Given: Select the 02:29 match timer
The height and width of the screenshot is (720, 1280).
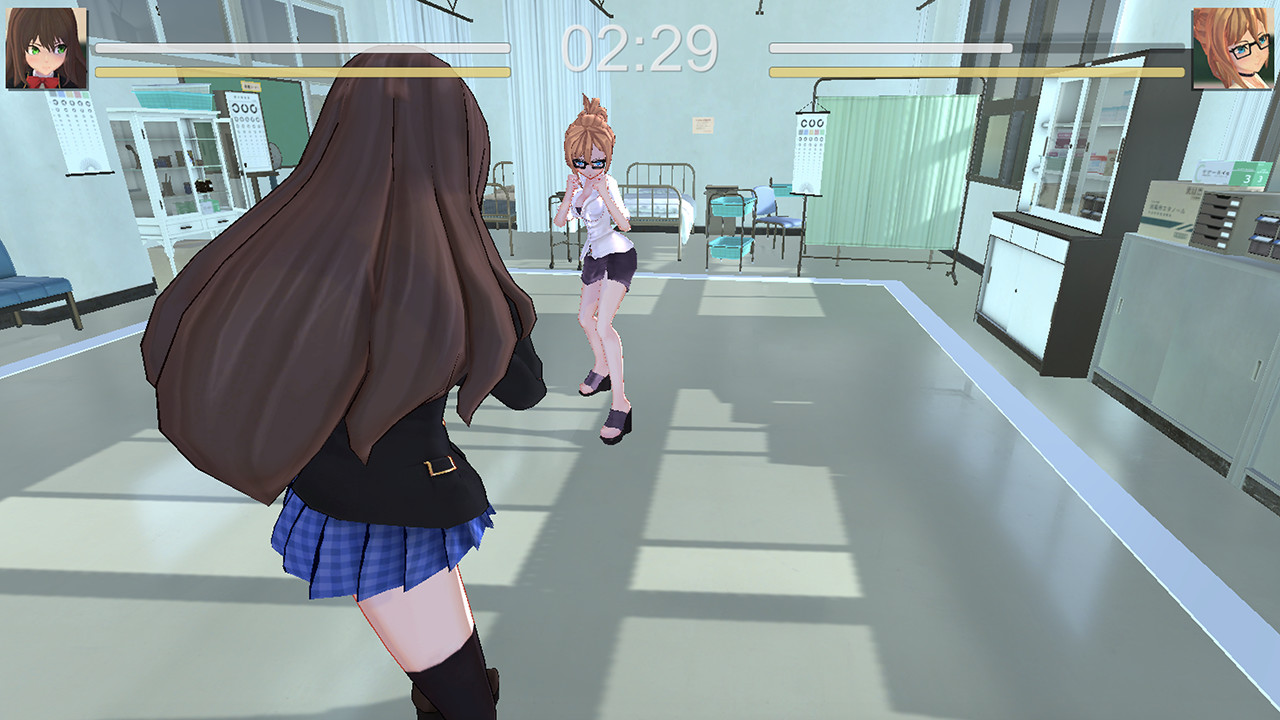Looking at the screenshot, I should [640, 42].
